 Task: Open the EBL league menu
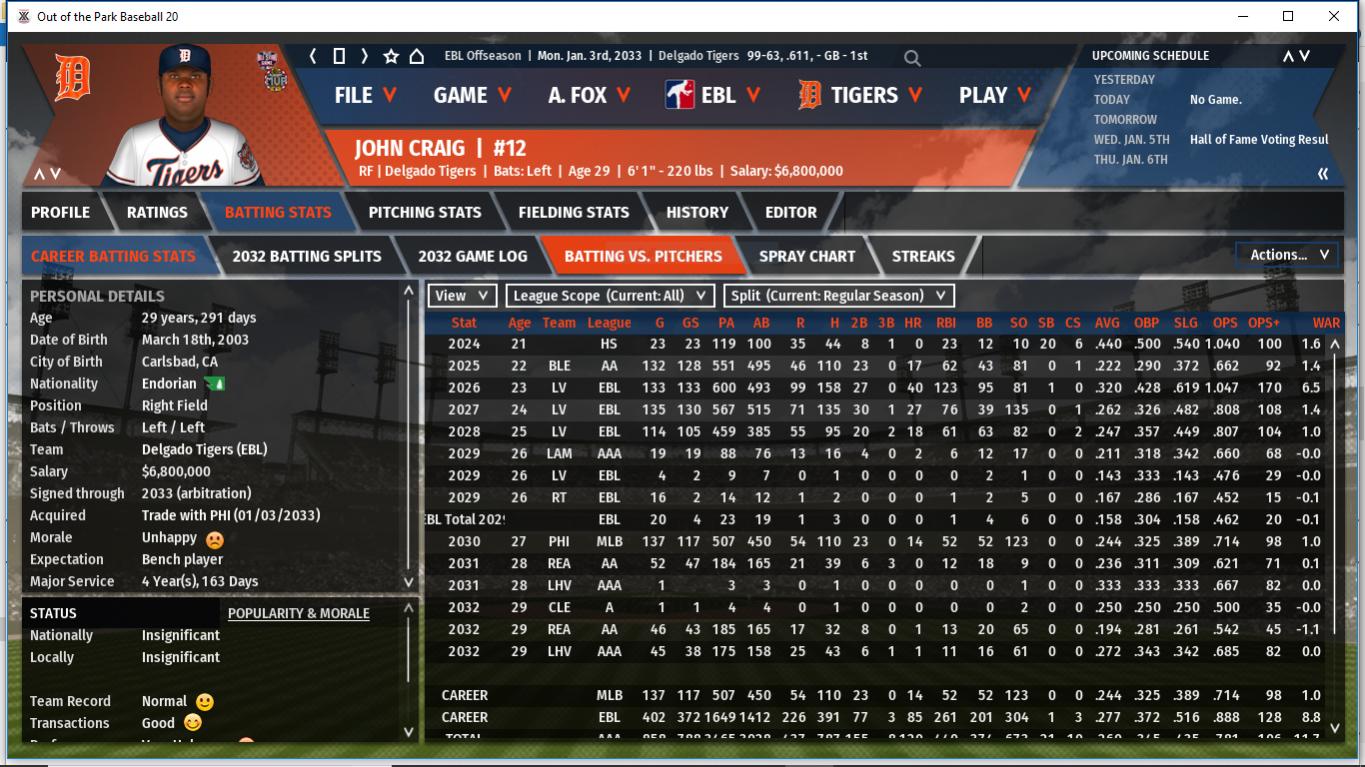713,95
